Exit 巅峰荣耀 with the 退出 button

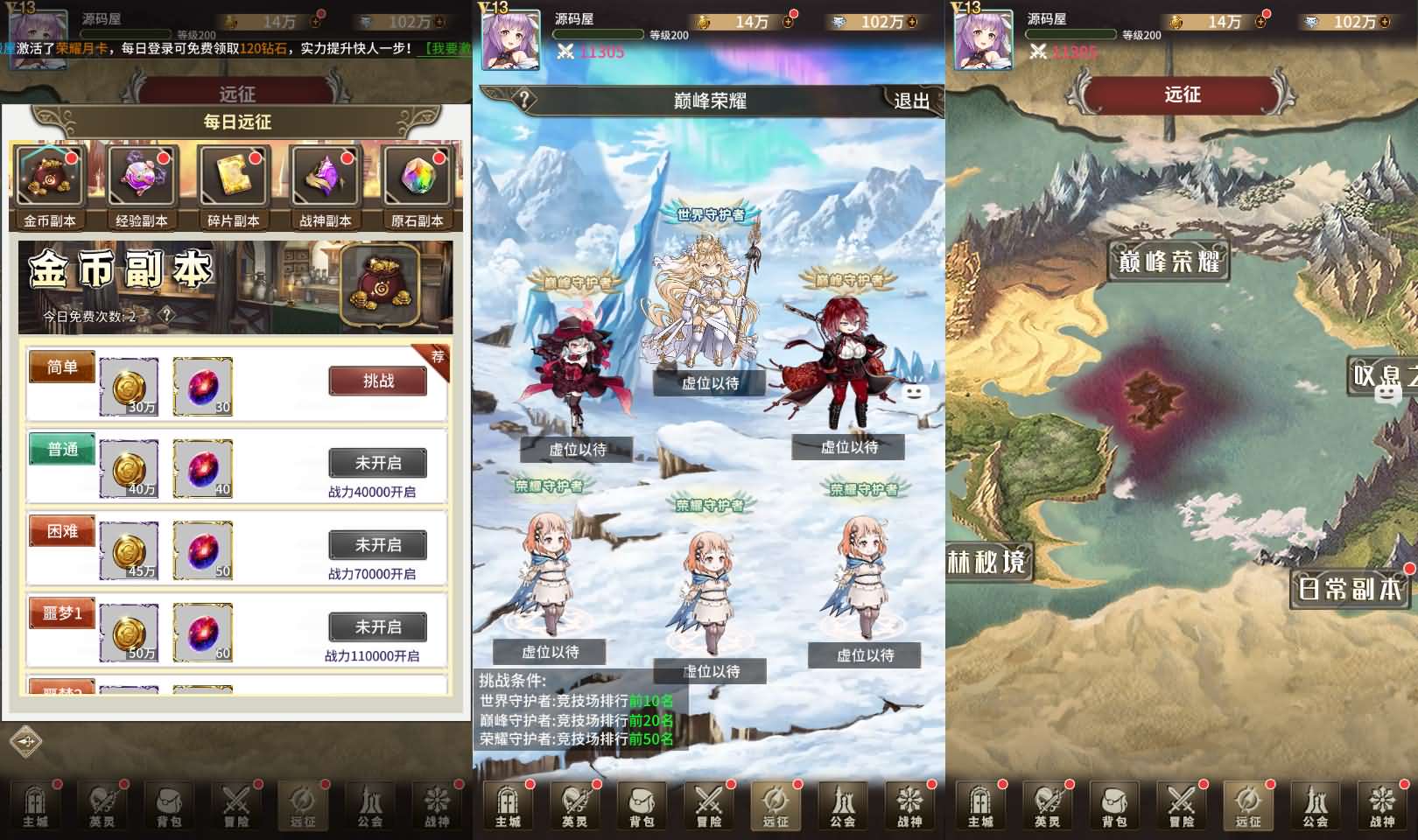[911, 101]
